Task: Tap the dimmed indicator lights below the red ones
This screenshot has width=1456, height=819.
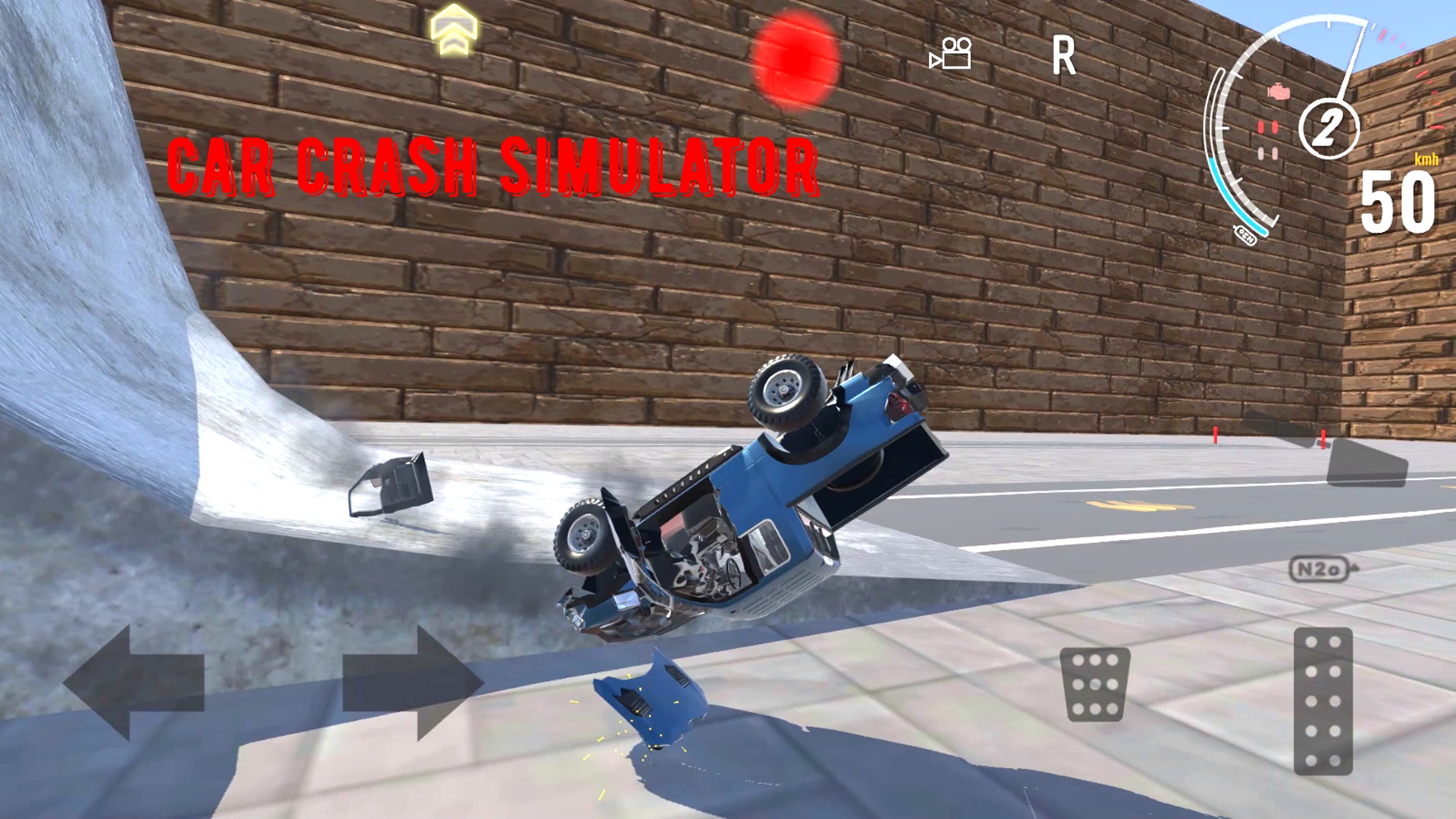Action: (x=1266, y=154)
